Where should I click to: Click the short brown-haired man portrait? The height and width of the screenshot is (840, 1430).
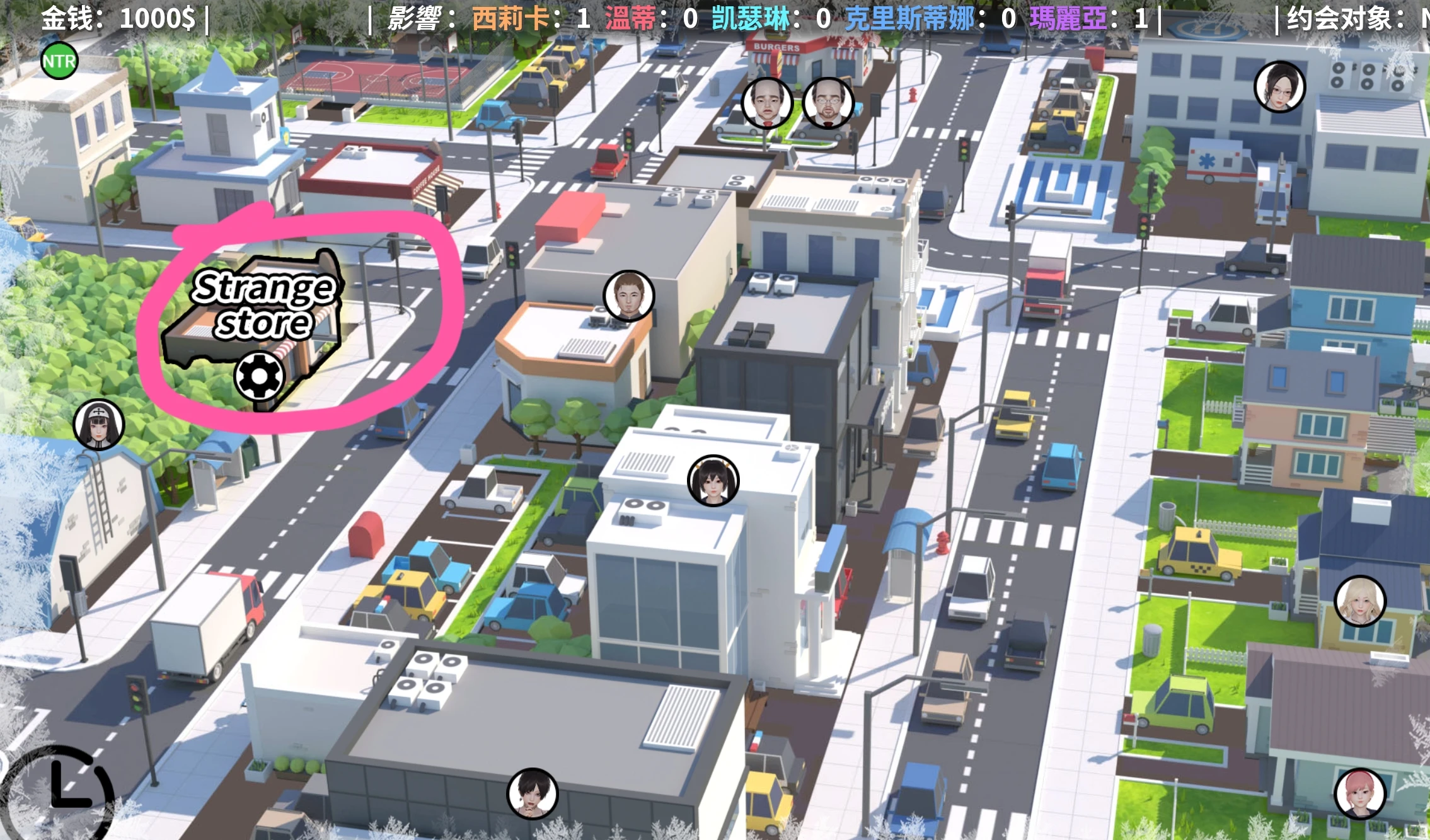628,296
